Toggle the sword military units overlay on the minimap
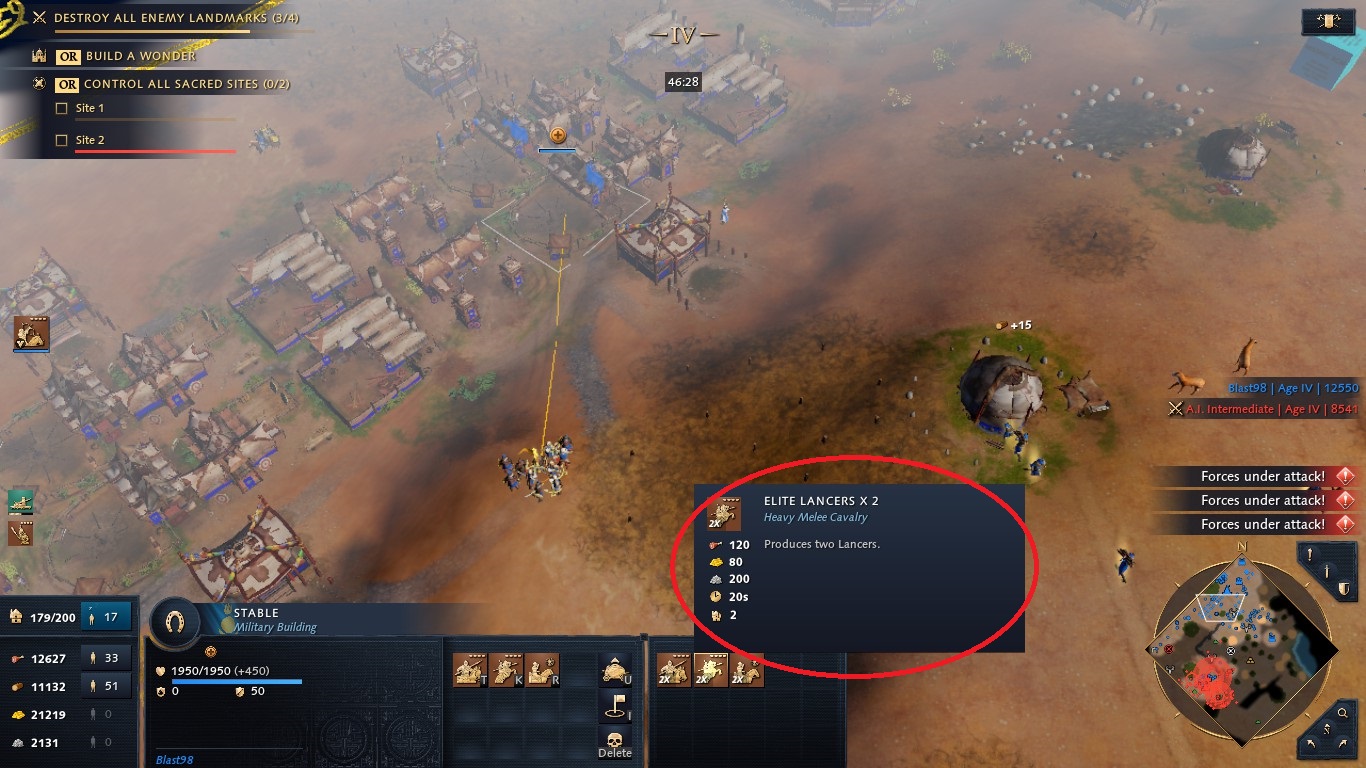This screenshot has width=1366, height=768. point(1327,571)
